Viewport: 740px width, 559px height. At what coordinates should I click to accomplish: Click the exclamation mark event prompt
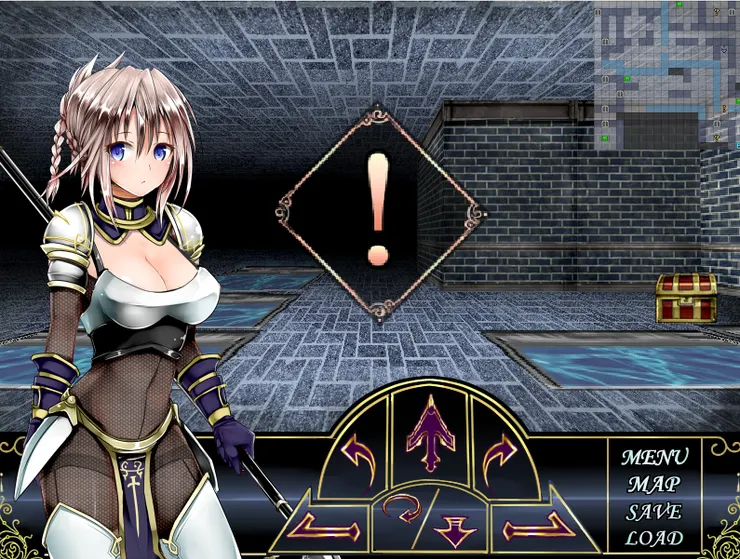pos(378,212)
